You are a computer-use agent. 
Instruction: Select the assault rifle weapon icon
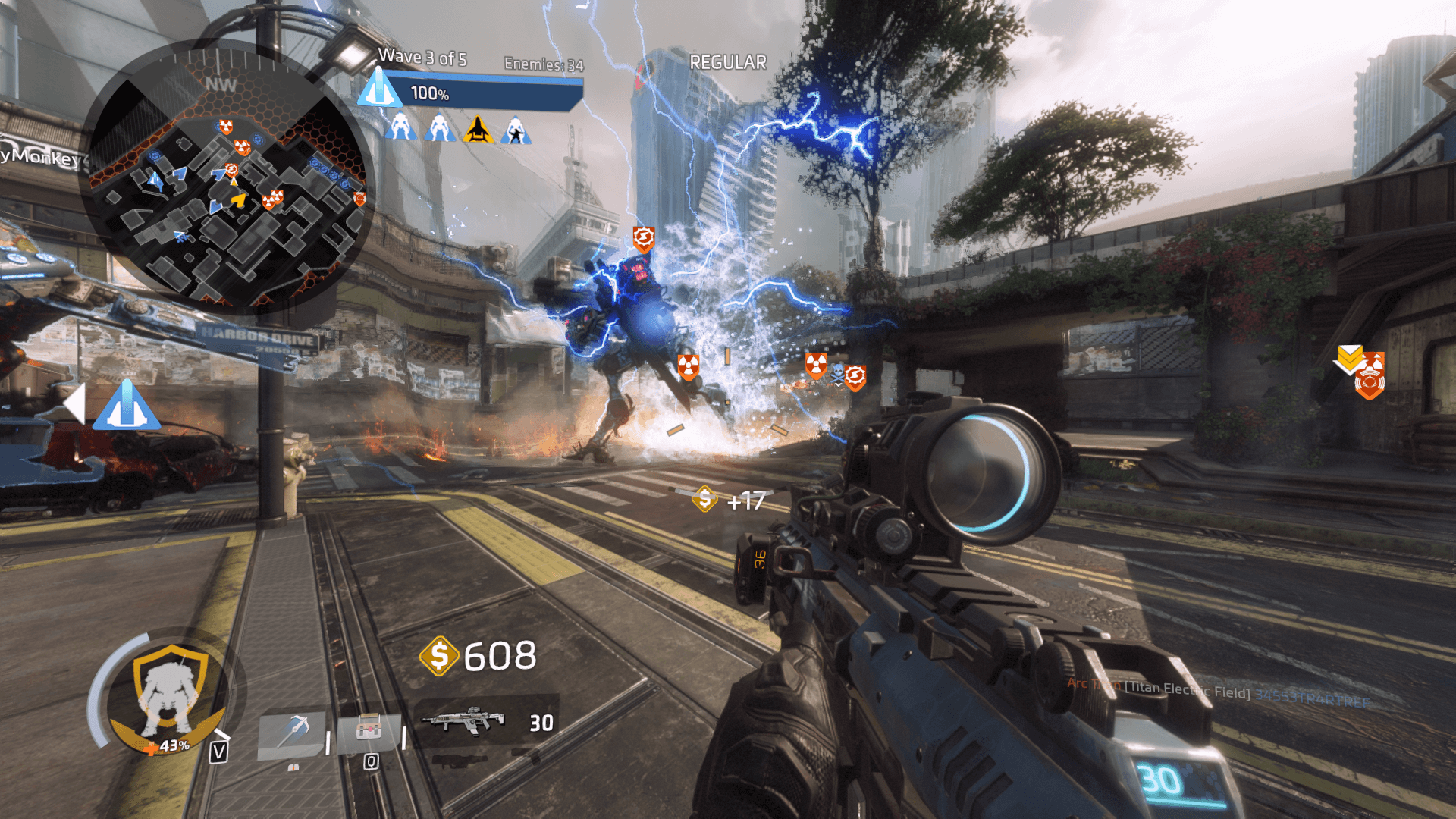tap(463, 721)
